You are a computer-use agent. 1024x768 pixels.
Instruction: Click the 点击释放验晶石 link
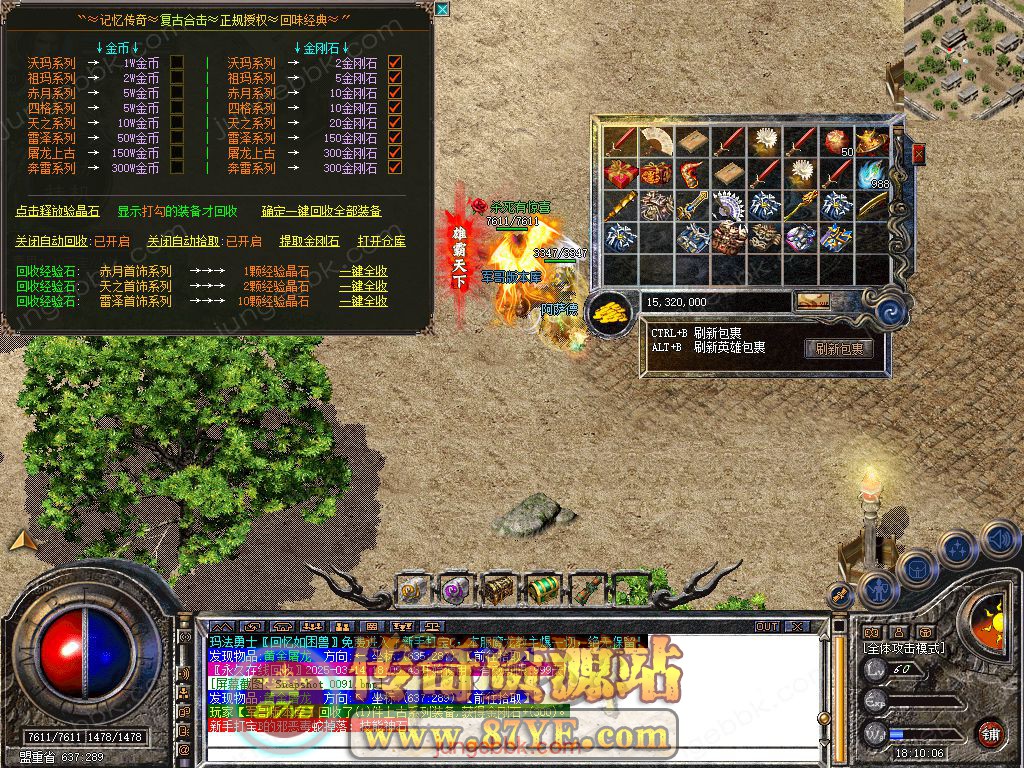point(58,212)
